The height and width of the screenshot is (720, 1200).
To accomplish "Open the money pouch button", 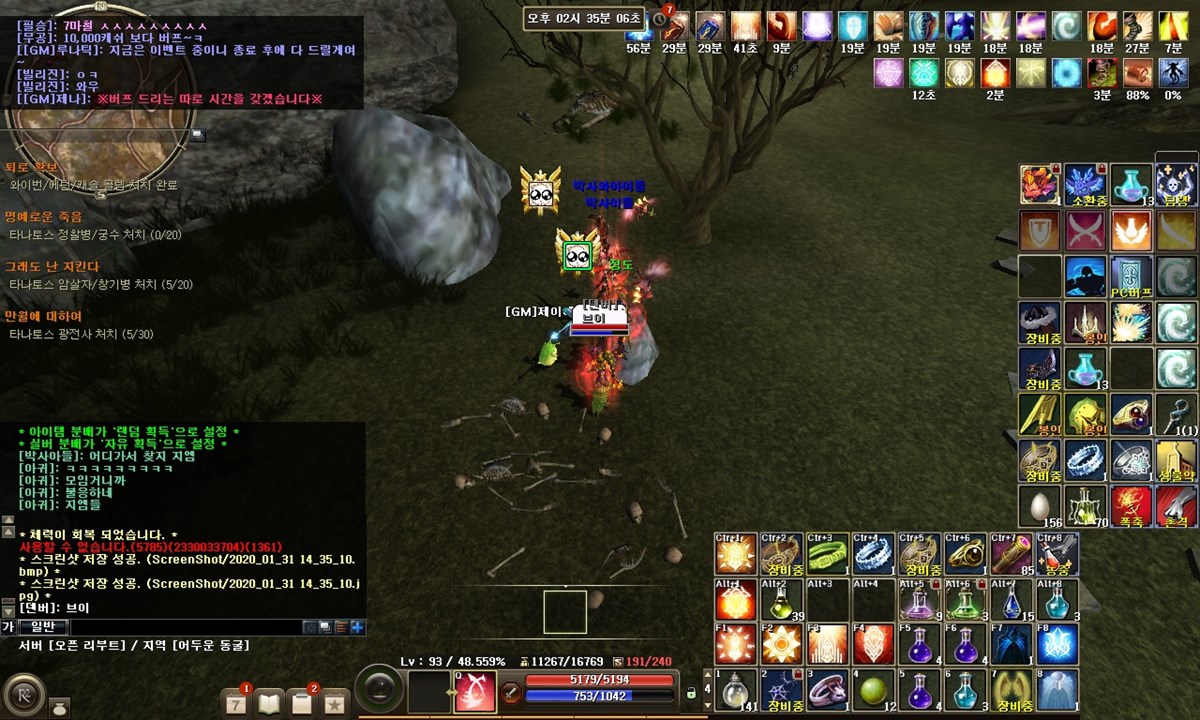I will tap(60, 706).
